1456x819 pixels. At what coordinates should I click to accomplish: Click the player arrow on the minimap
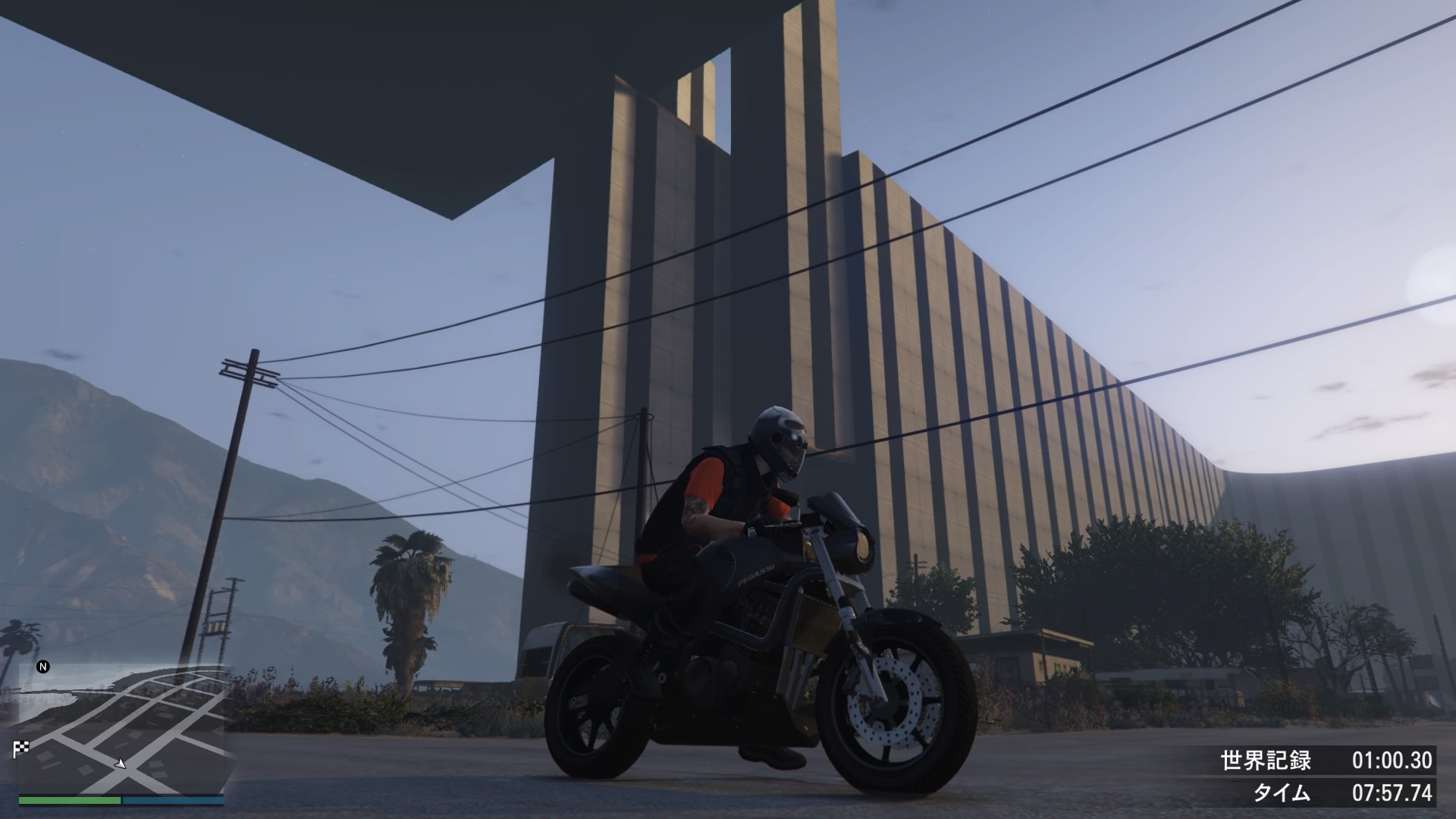[121, 763]
